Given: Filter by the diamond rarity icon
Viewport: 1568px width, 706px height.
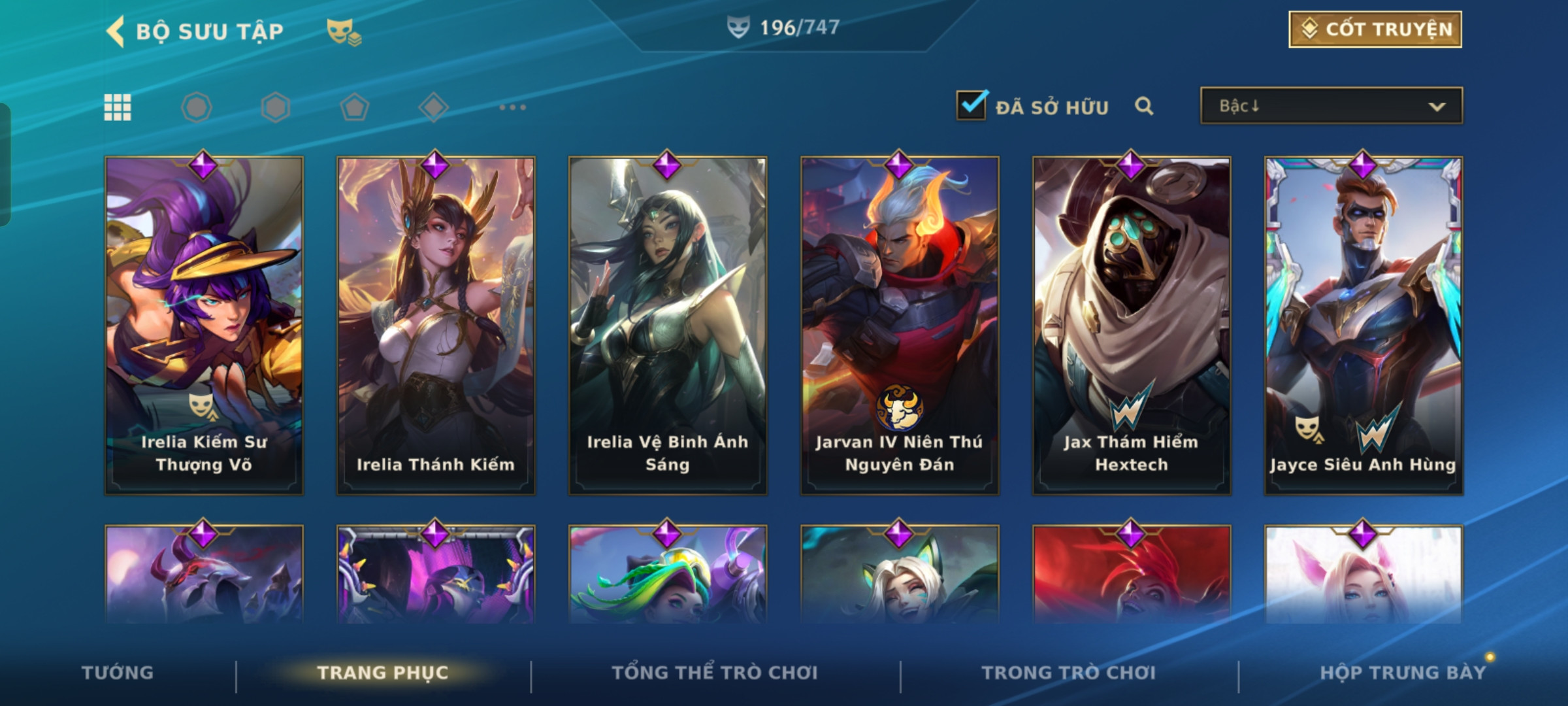Looking at the screenshot, I should coord(433,107).
